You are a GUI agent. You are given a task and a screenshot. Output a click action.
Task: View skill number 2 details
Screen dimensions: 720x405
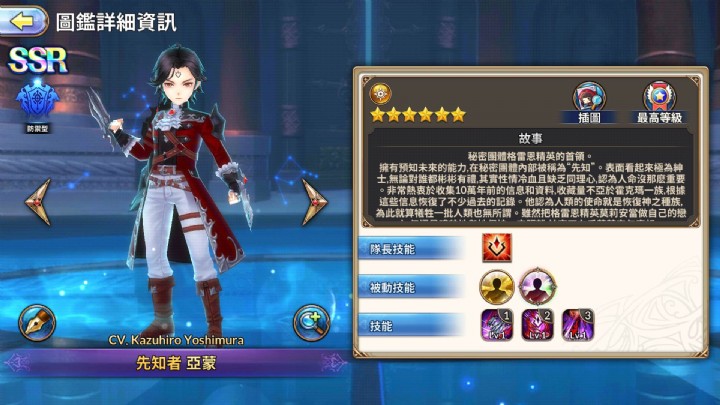tap(538, 325)
